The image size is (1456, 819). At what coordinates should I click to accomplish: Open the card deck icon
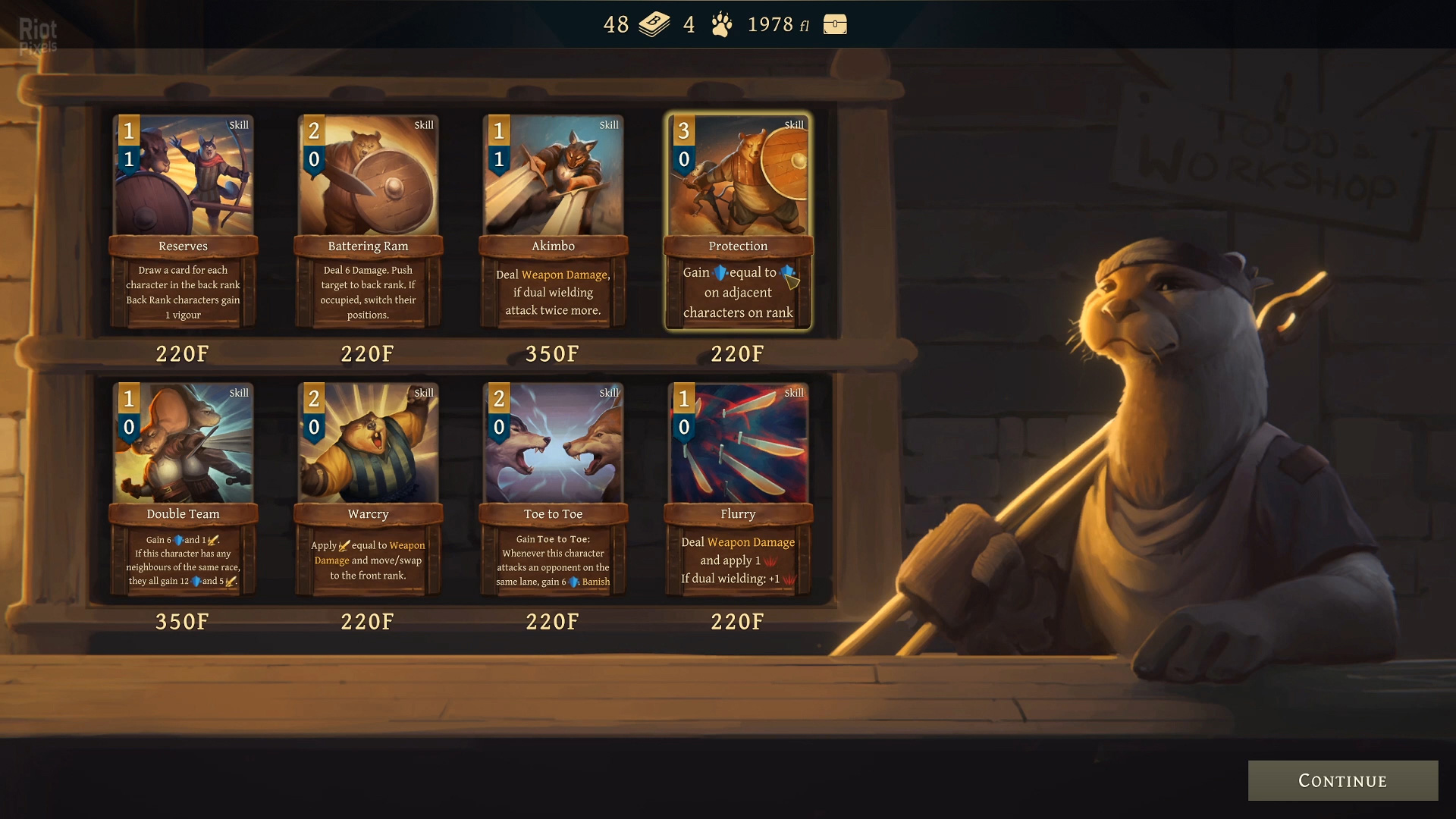coord(654,24)
